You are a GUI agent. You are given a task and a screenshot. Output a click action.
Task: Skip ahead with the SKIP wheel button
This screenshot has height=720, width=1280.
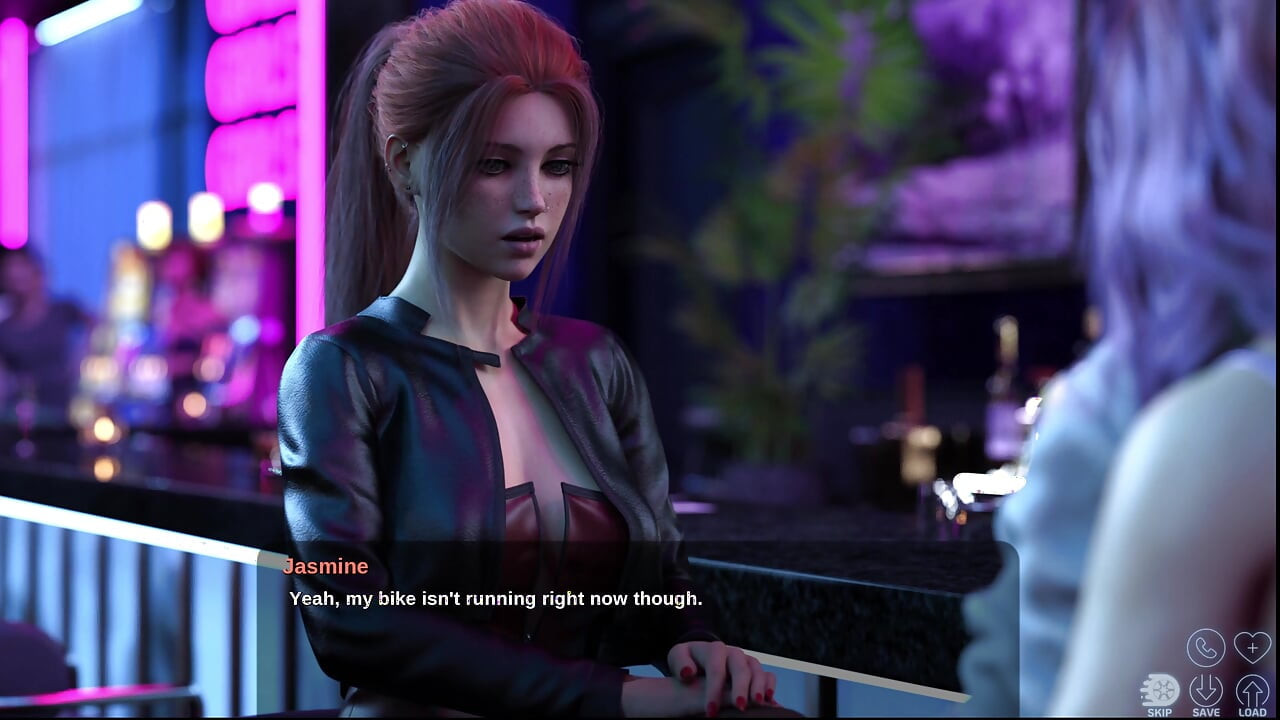(x=1160, y=692)
